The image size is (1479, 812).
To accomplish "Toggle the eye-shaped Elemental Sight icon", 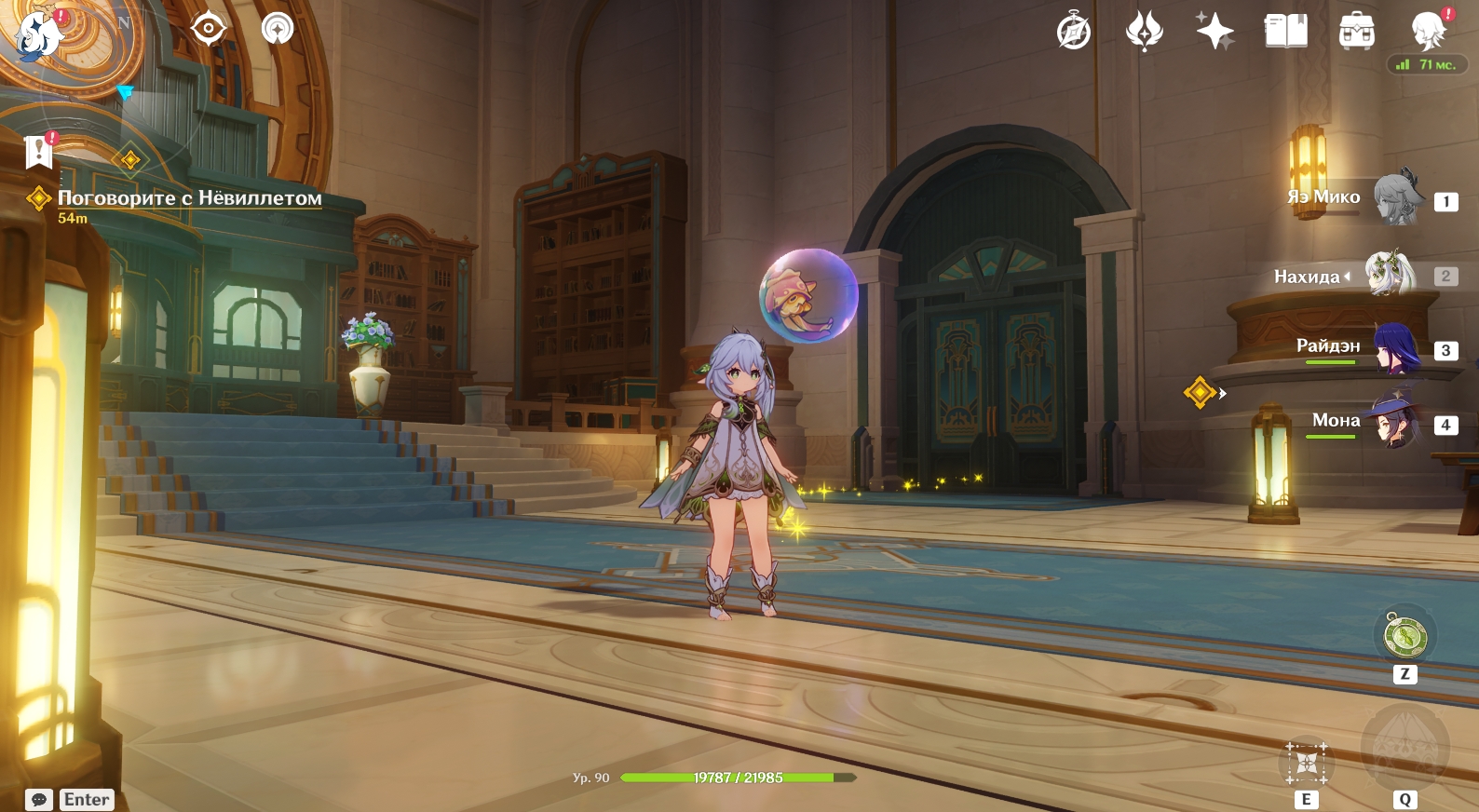I will [208, 29].
